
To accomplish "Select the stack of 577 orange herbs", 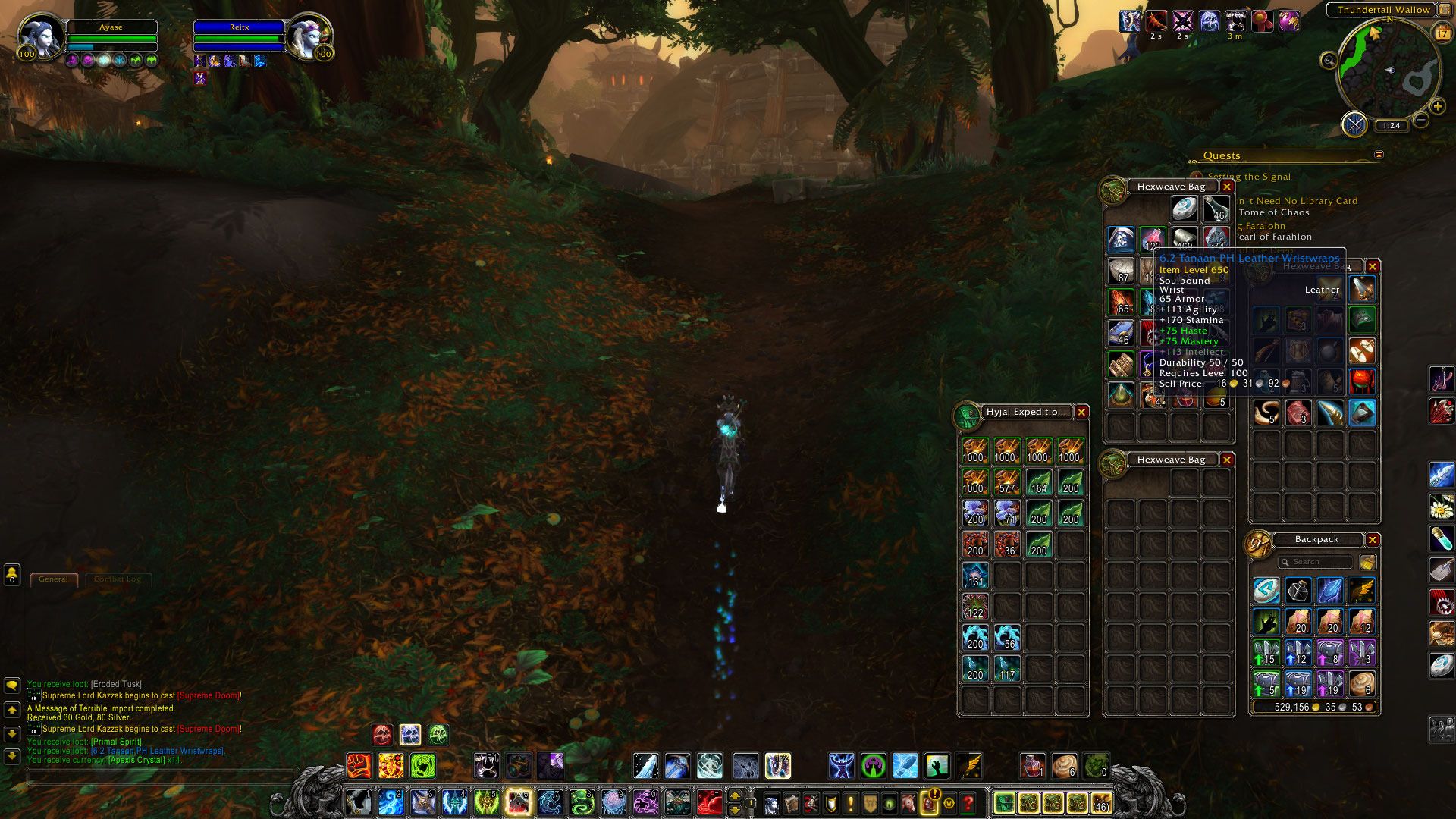I will tap(1006, 482).
